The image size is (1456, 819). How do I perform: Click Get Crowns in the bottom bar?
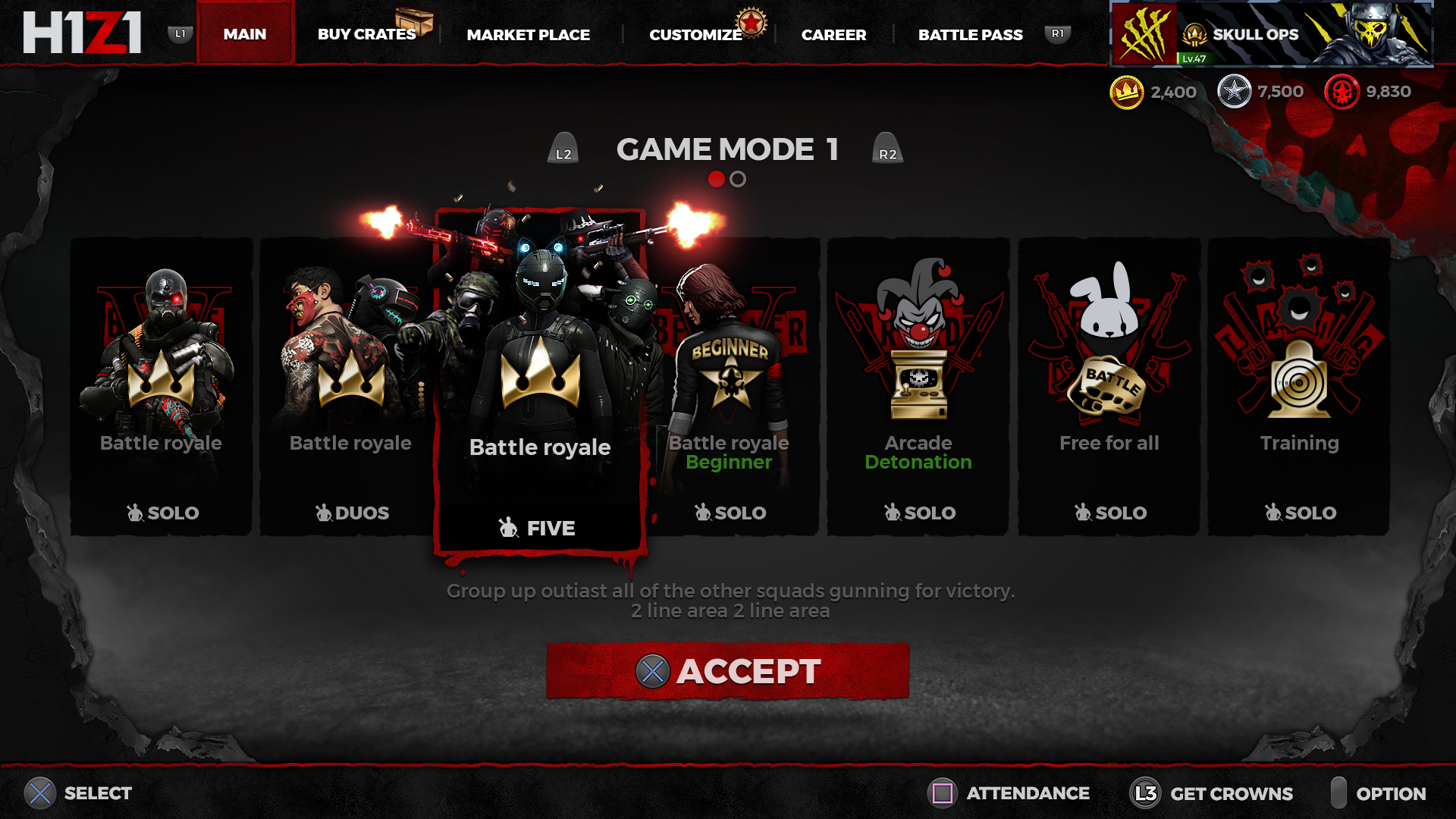point(1231,793)
